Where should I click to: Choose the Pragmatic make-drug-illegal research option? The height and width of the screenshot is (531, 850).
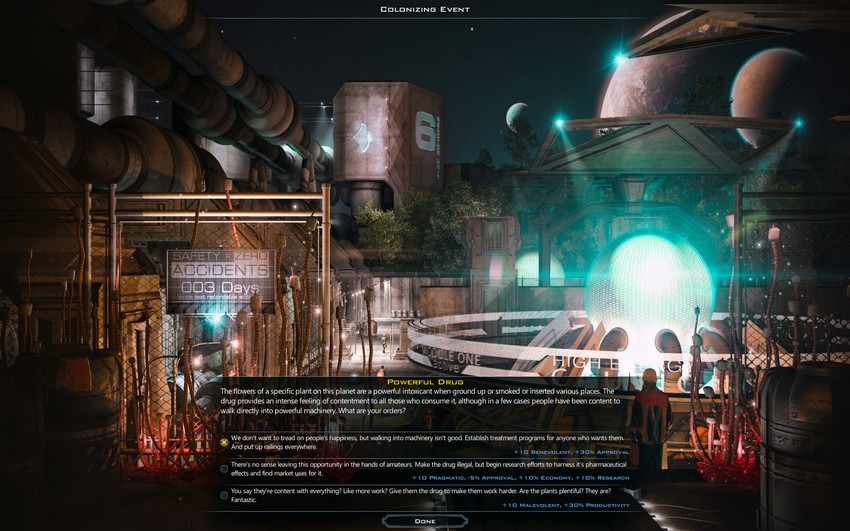click(225, 468)
